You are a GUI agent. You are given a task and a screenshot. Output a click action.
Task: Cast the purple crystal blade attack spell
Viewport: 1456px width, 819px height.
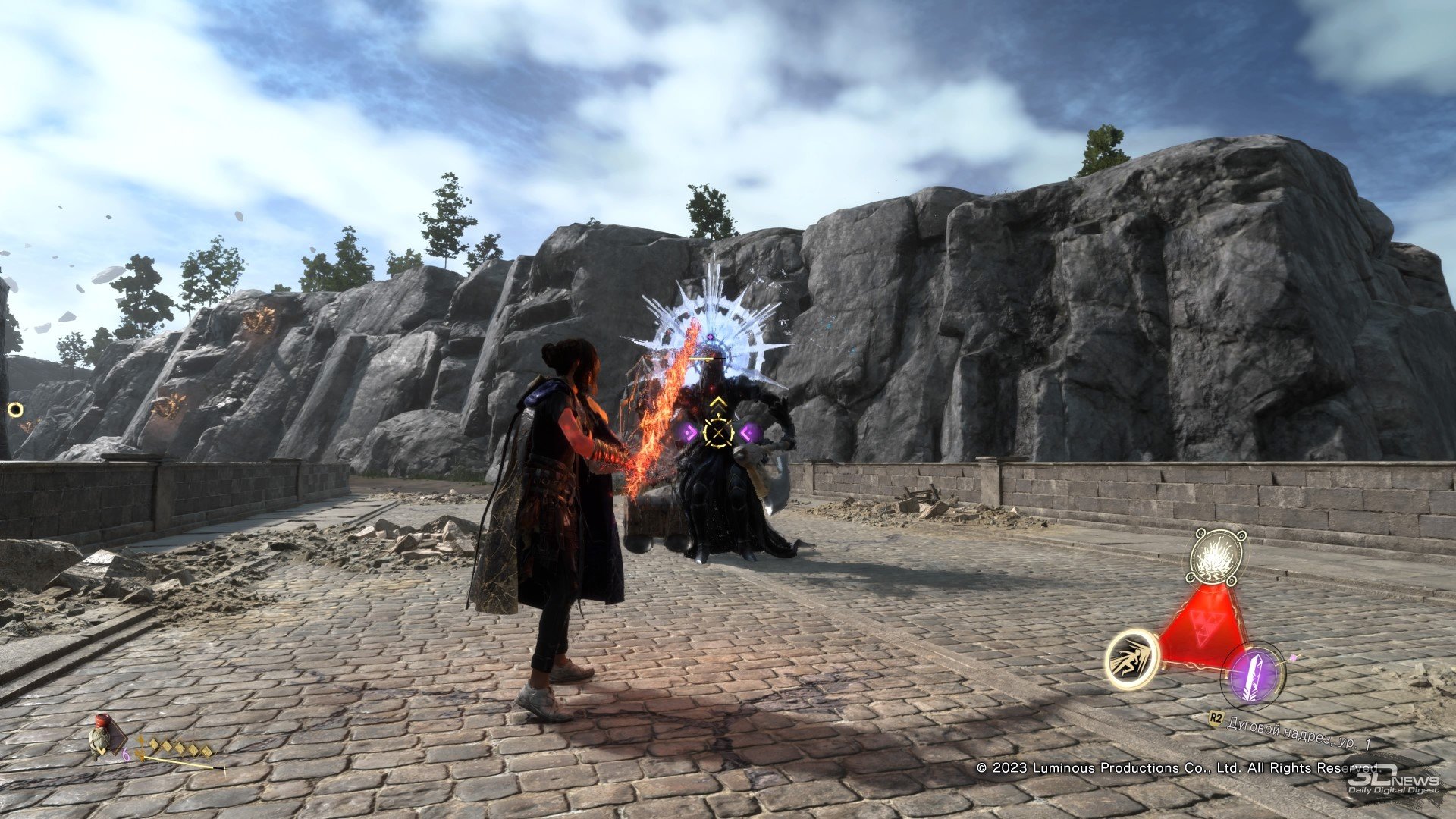tap(1253, 674)
